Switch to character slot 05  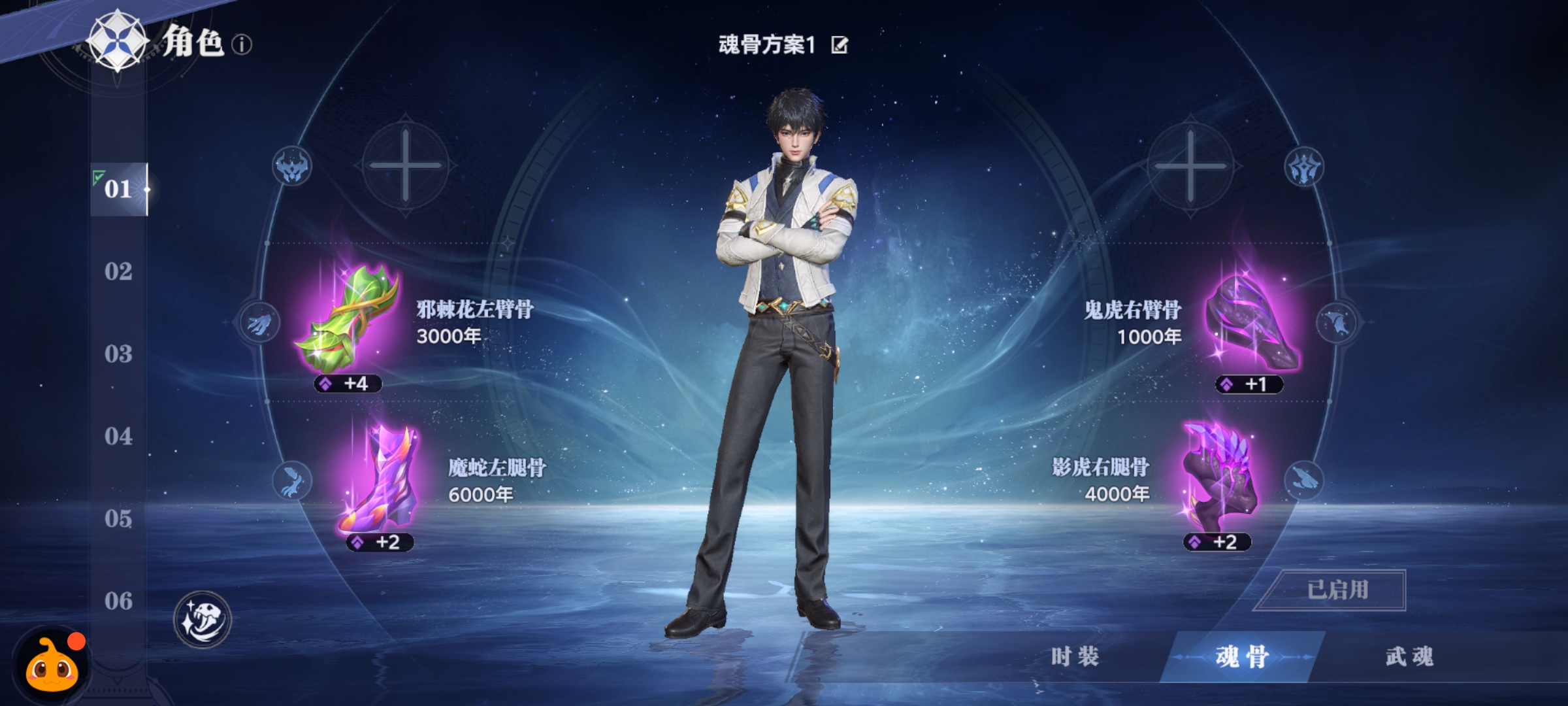click(118, 518)
